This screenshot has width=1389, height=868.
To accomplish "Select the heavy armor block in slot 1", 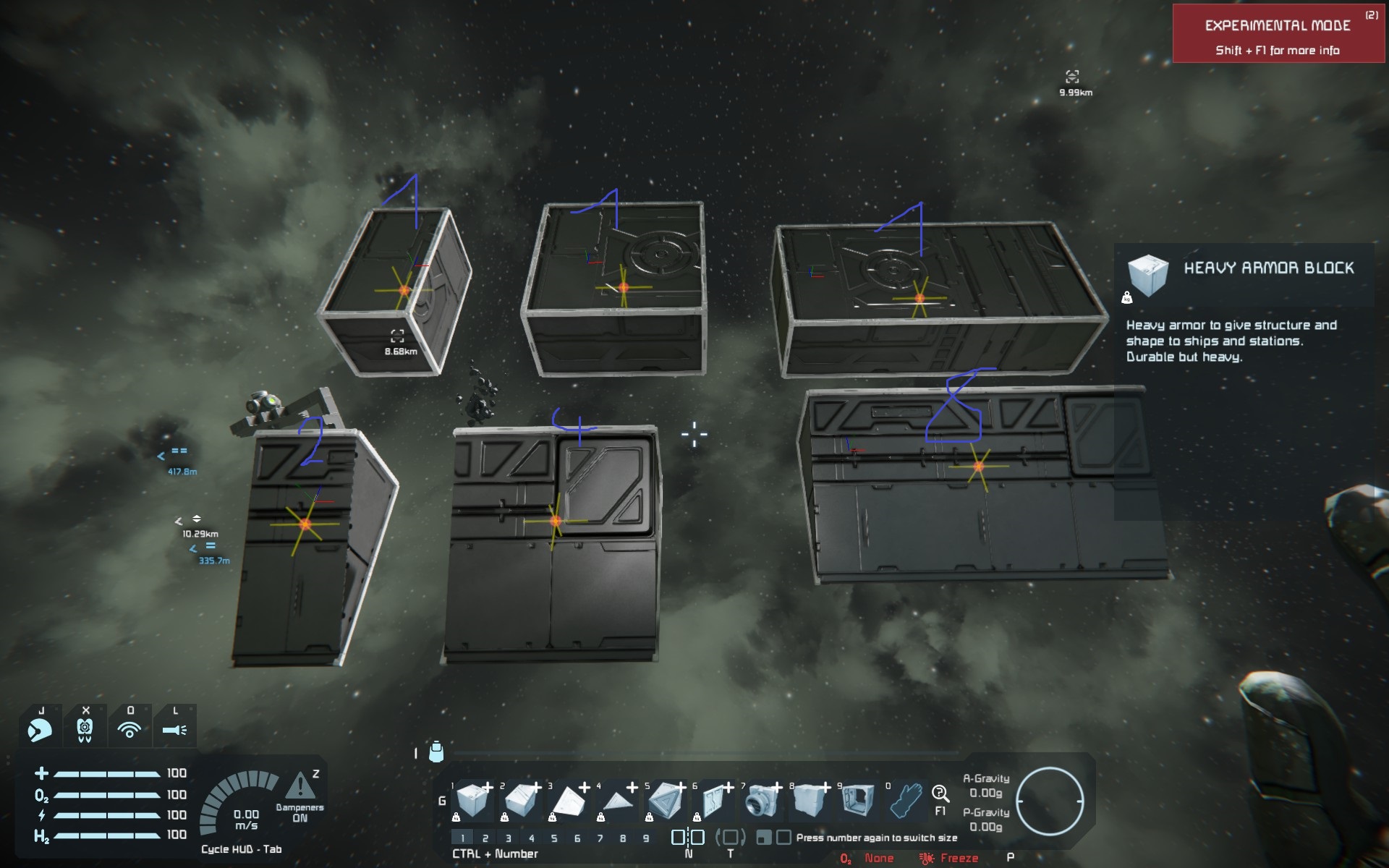I will (x=472, y=801).
